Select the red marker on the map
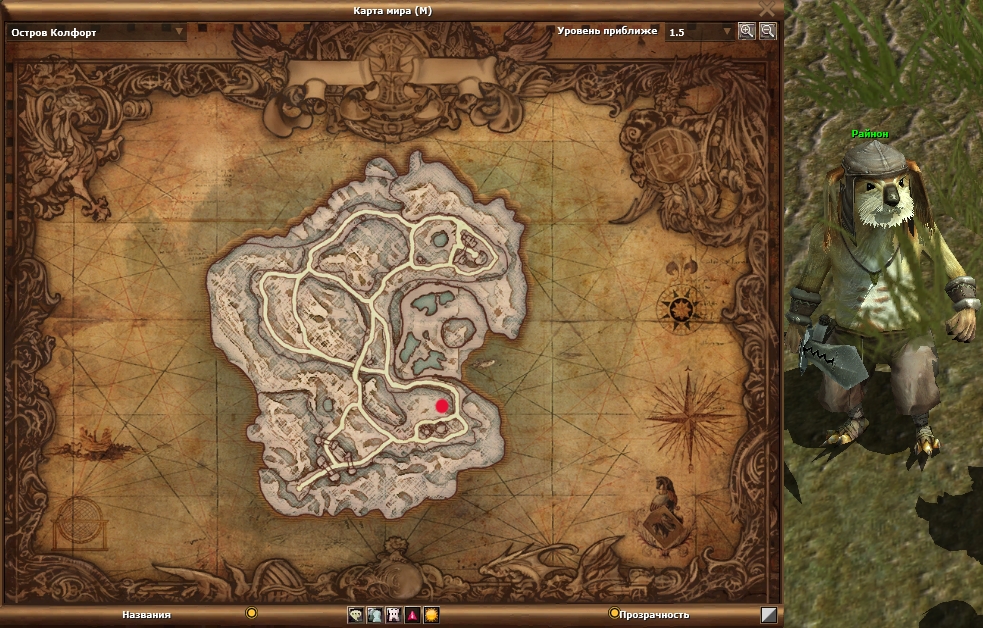The width and height of the screenshot is (983, 628). (442, 405)
